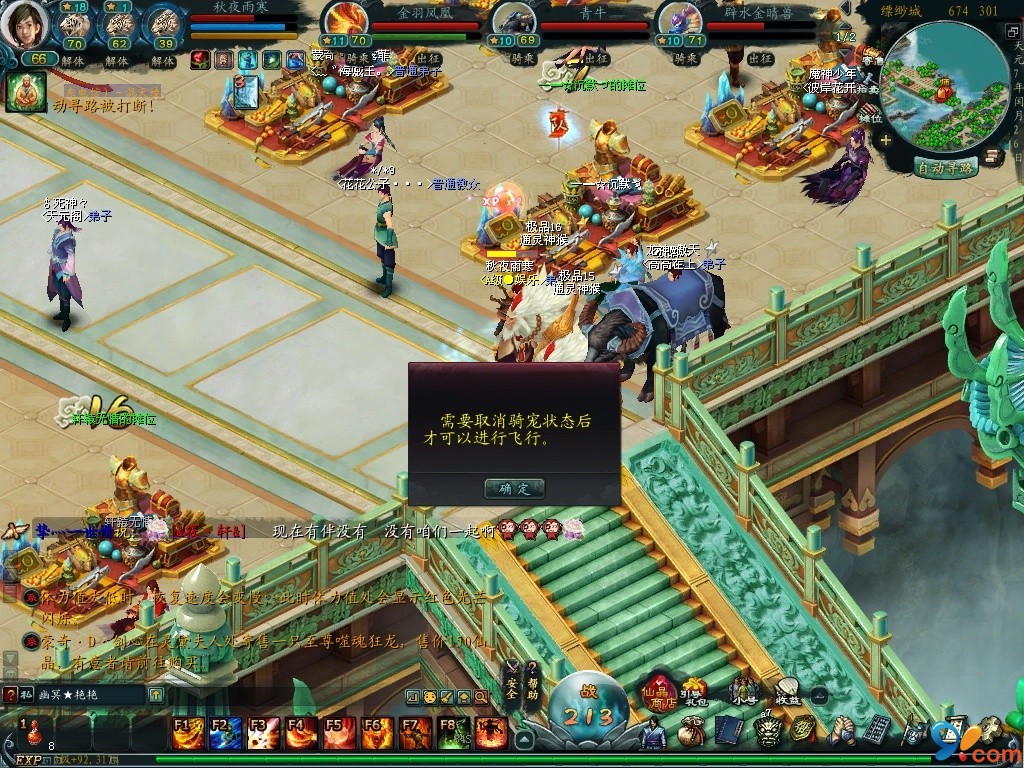This screenshot has width=1024, height=768.
Task: Activate the F1 skill slot
Action: [x=187, y=733]
